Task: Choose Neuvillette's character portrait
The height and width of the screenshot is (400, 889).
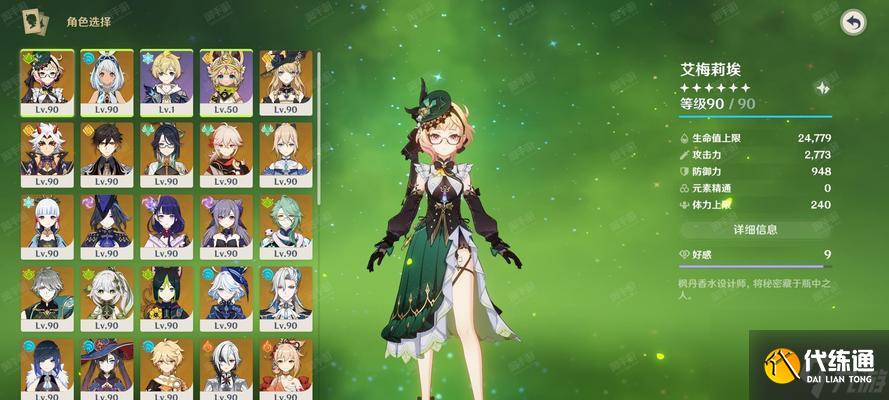Action: click(x=286, y=299)
